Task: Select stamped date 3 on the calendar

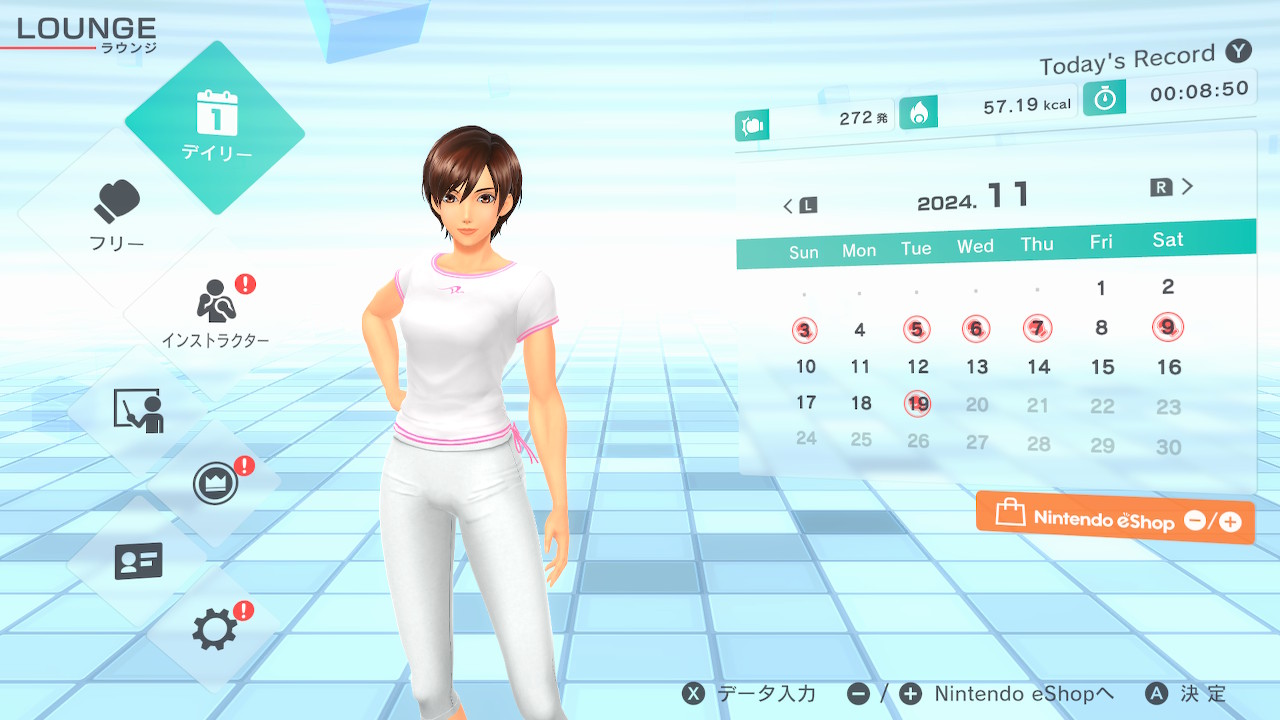Action: point(805,330)
